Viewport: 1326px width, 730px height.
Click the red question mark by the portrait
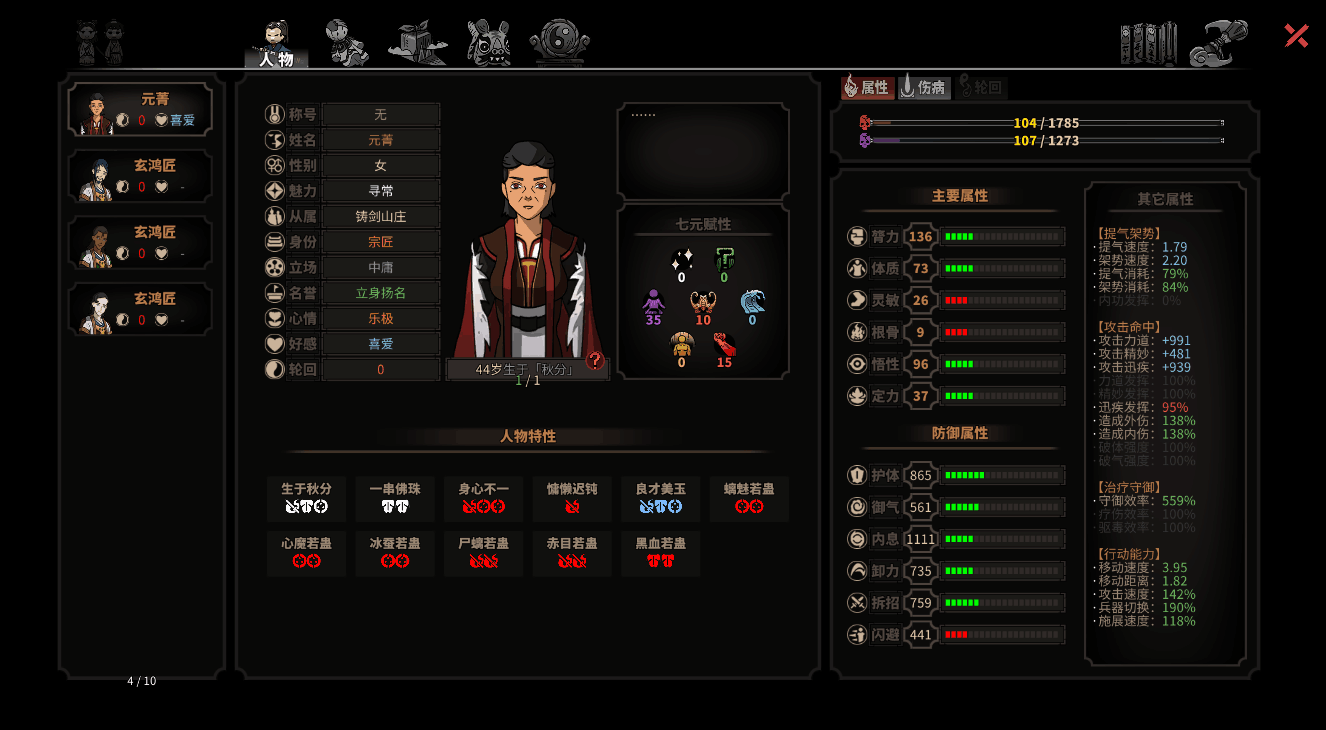point(595,360)
